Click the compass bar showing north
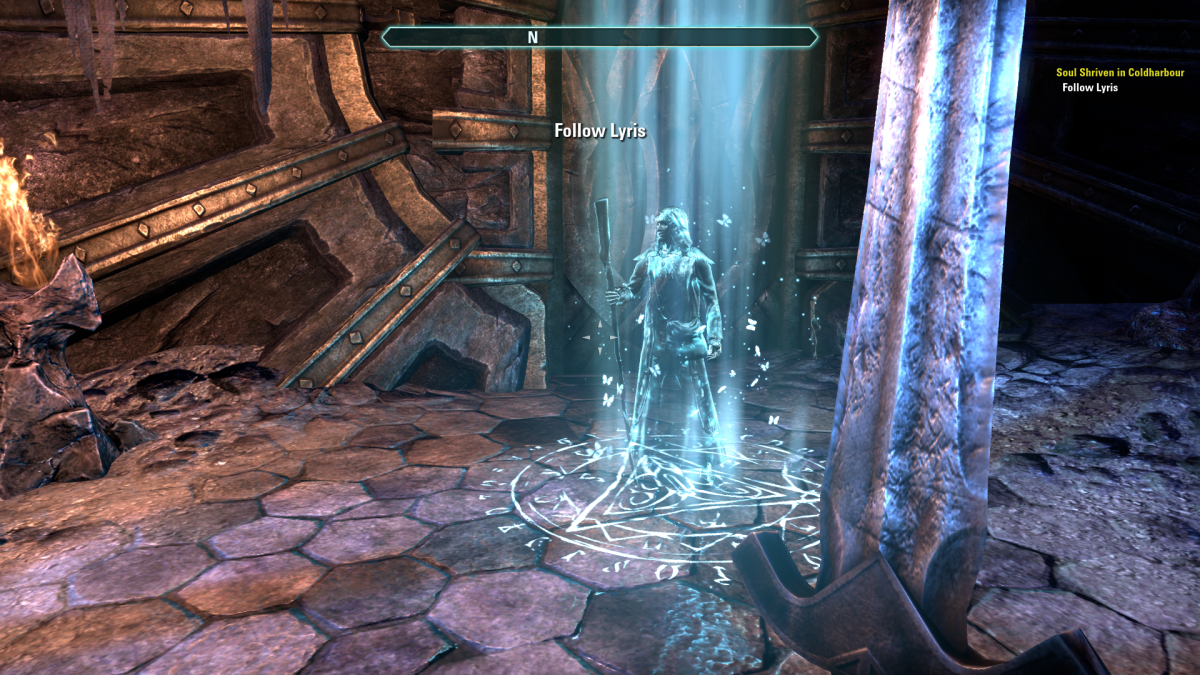1200x675 pixels. pyautogui.click(x=599, y=38)
